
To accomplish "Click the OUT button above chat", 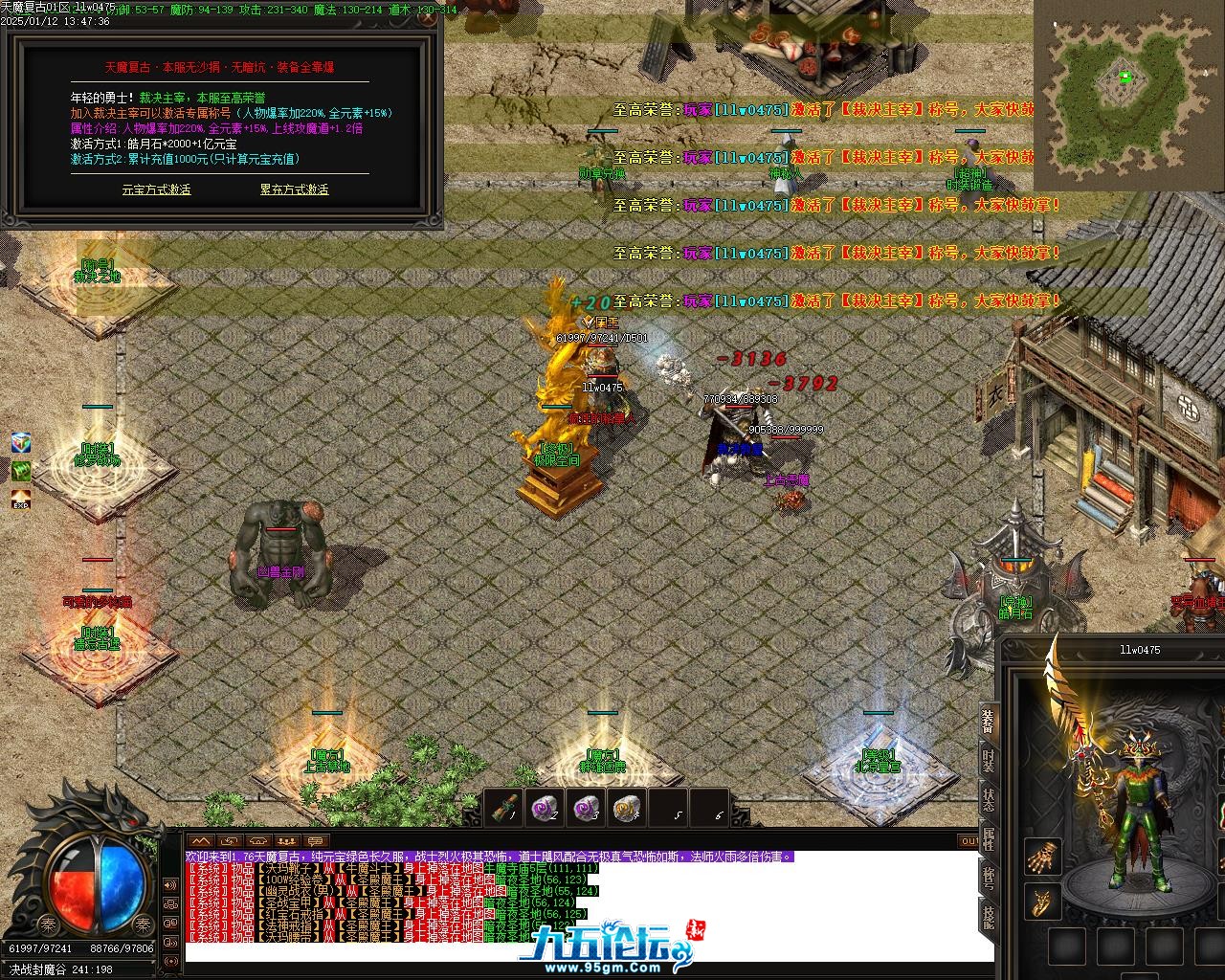I will [969, 841].
